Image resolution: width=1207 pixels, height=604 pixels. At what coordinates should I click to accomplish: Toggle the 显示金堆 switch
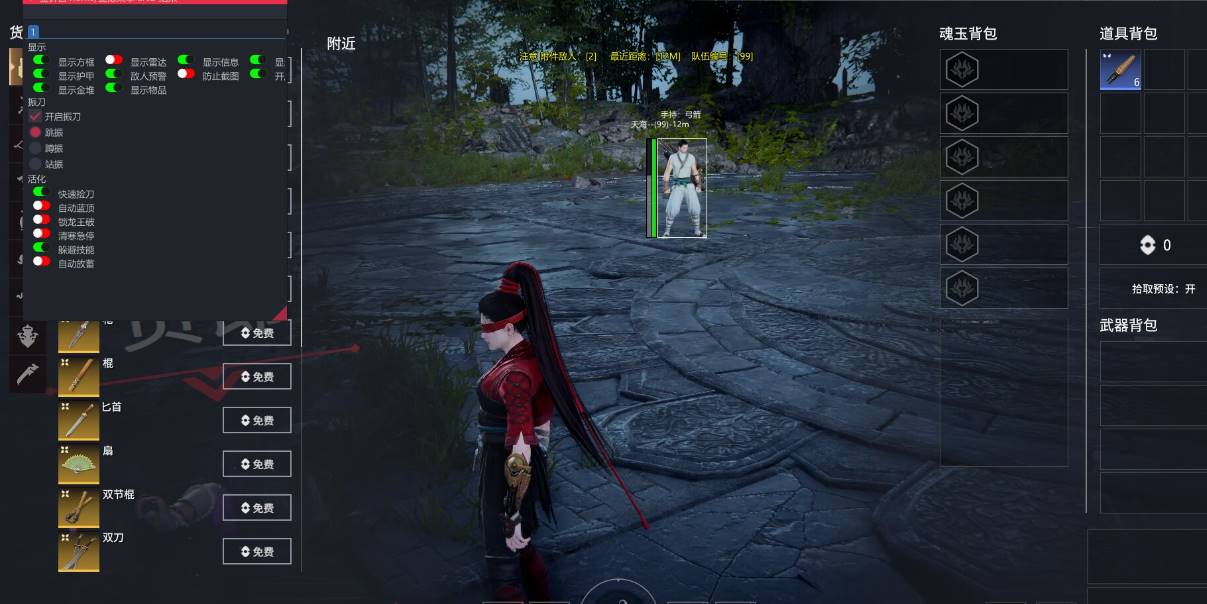pyautogui.click(x=41, y=89)
